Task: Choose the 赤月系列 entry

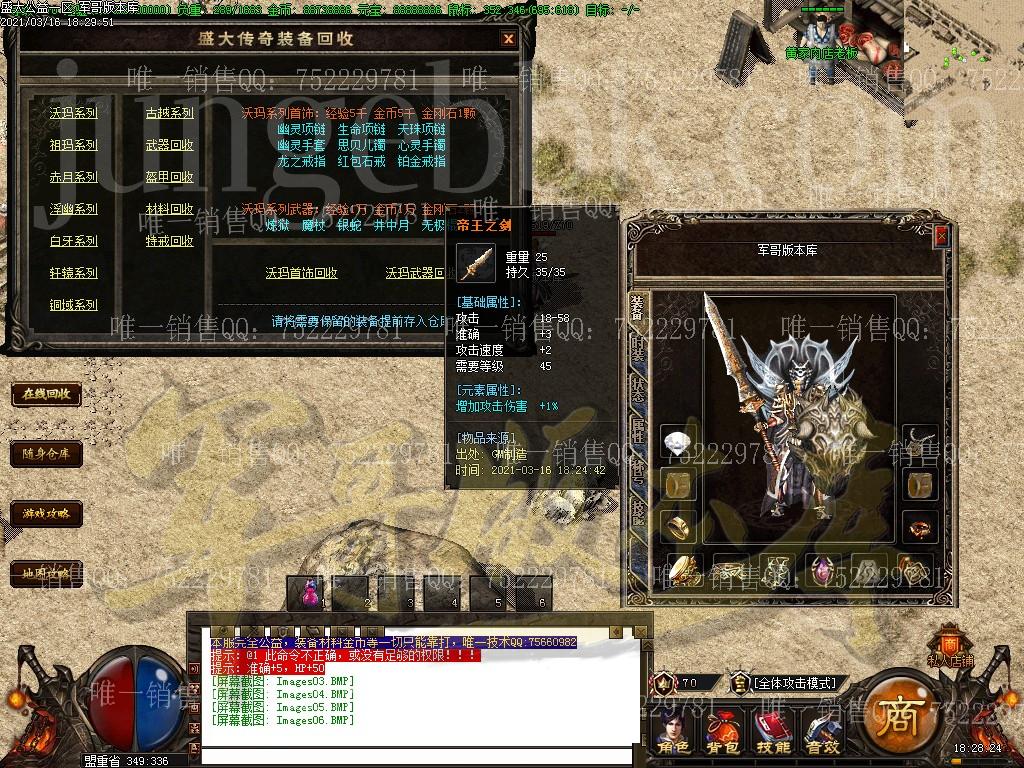Action: (x=74, y=177)
